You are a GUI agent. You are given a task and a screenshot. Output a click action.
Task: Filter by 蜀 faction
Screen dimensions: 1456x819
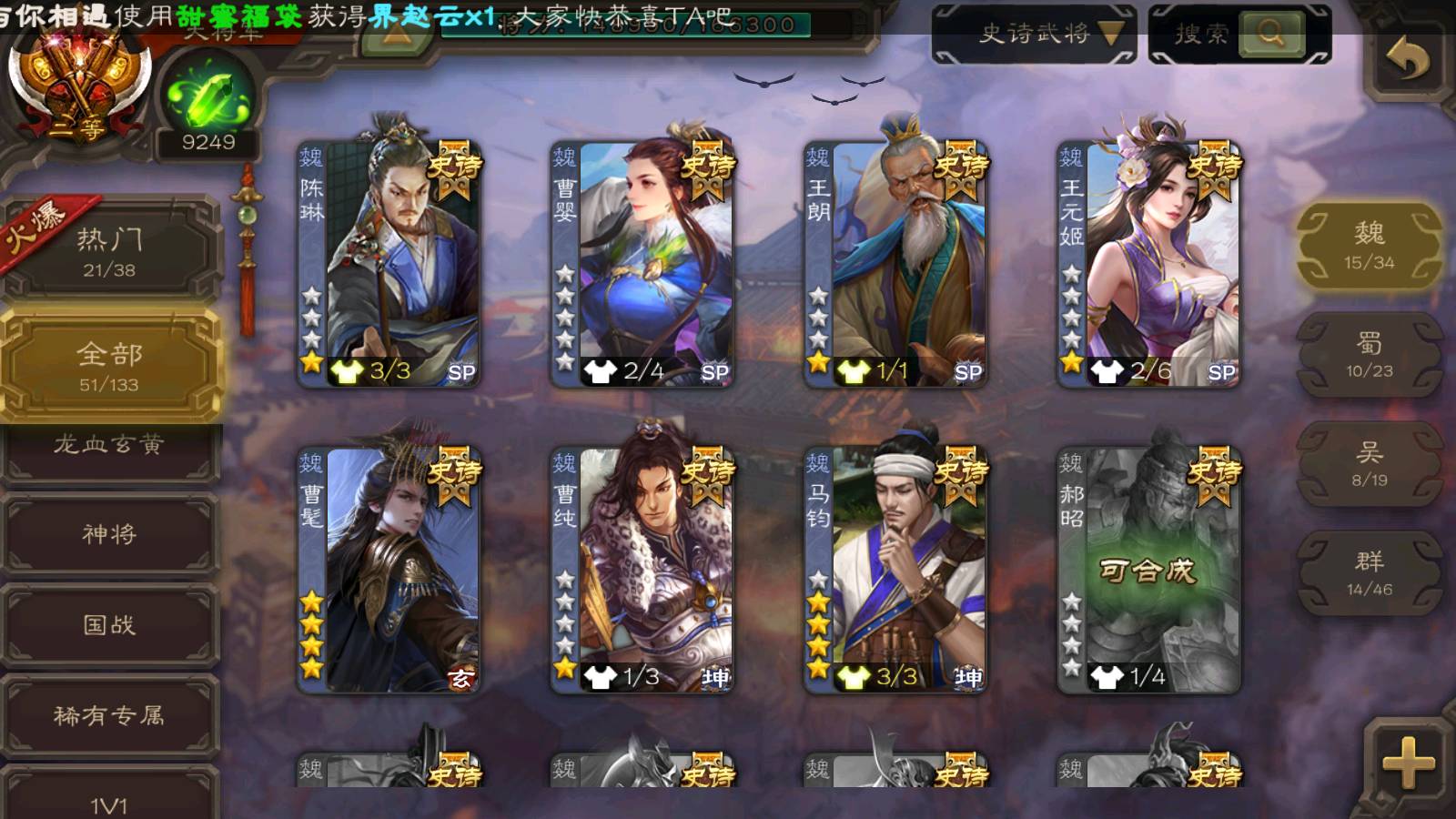click(1369, 355)
